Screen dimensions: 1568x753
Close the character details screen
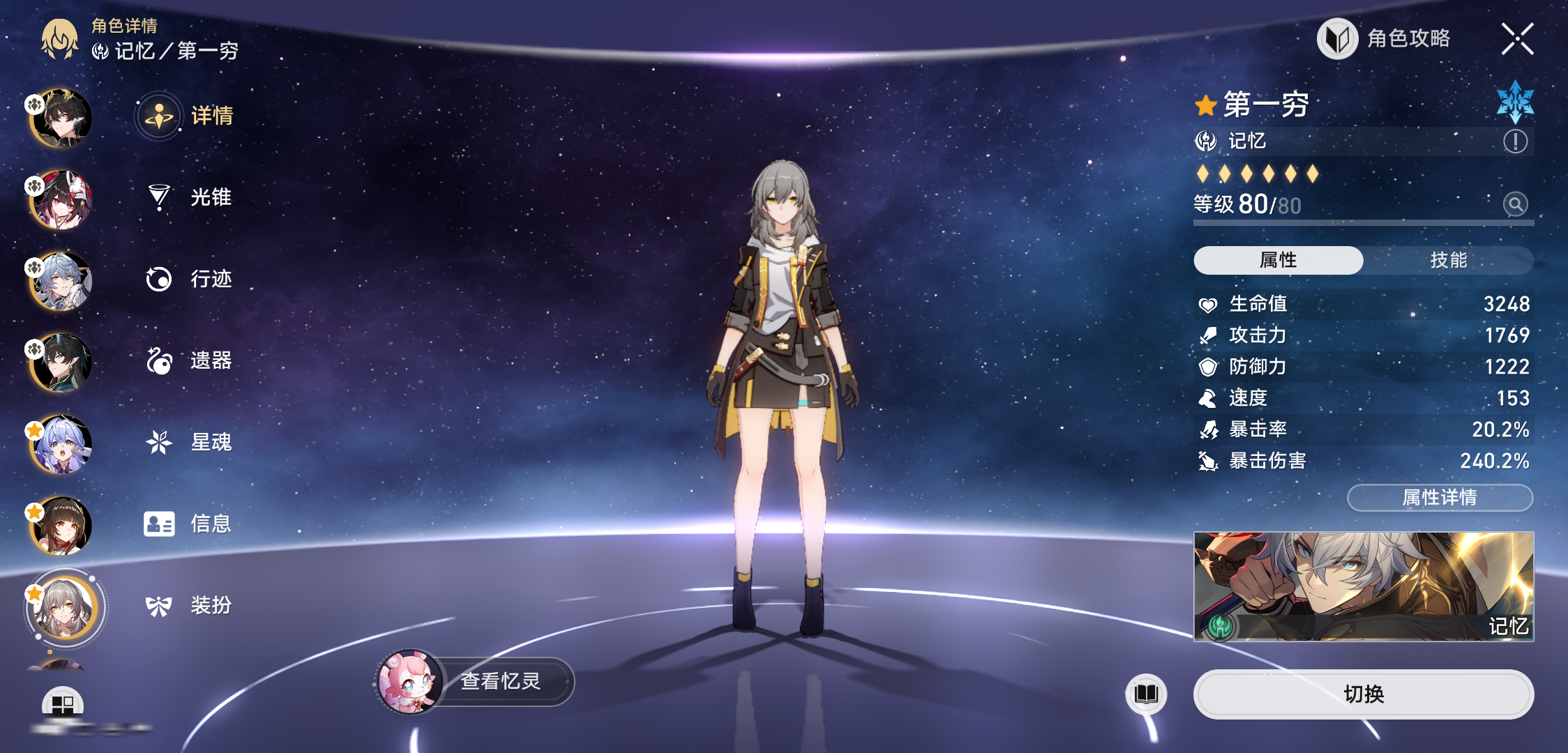coord(1517,39)
